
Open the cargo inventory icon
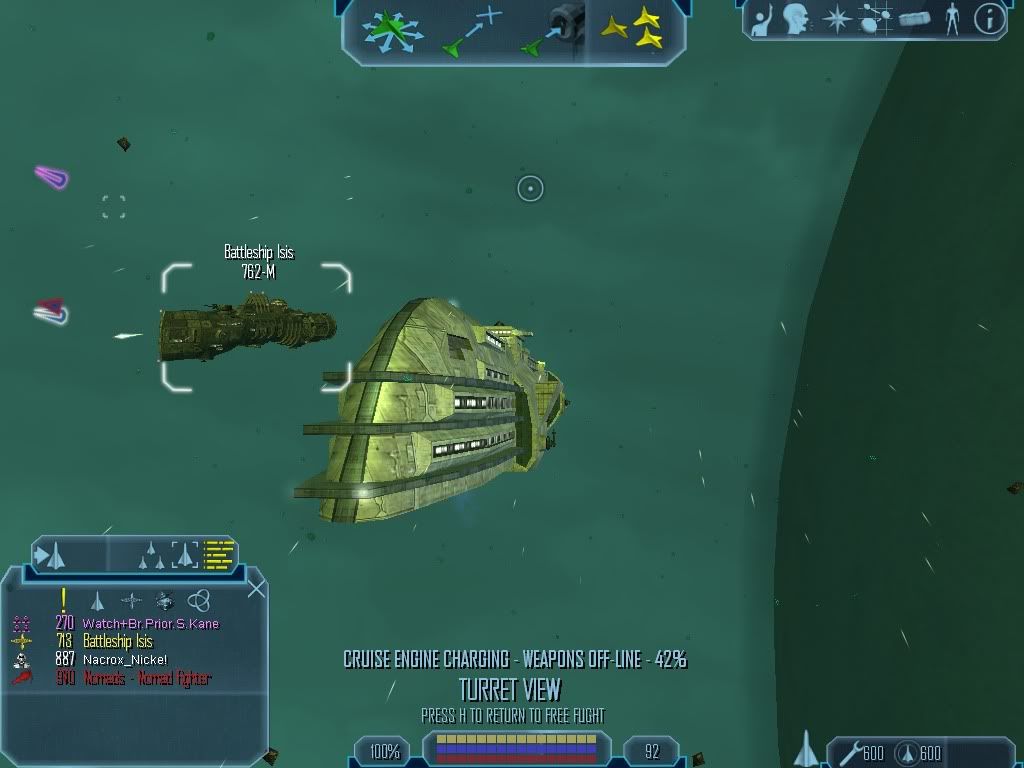tap(915, 18)
